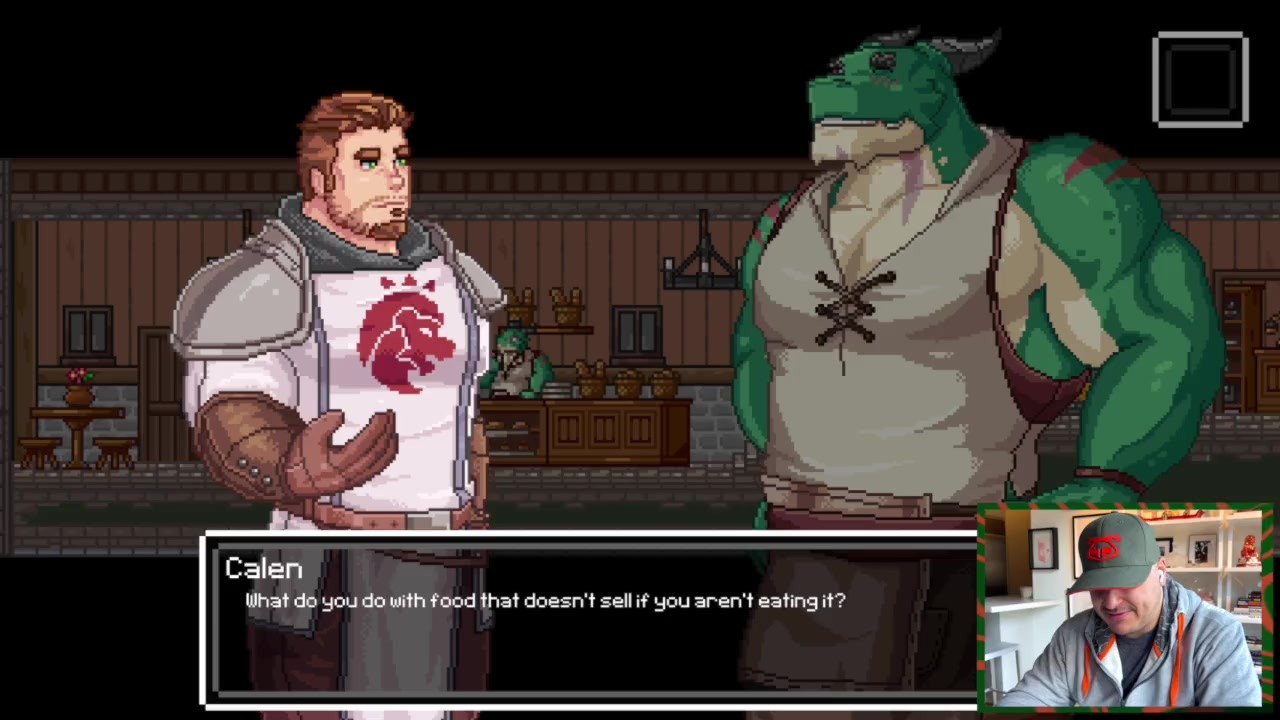The width and height of the screenshot is (1280, 720).
Task: Open the square menu button
Action: click(x=1200, y=80)
